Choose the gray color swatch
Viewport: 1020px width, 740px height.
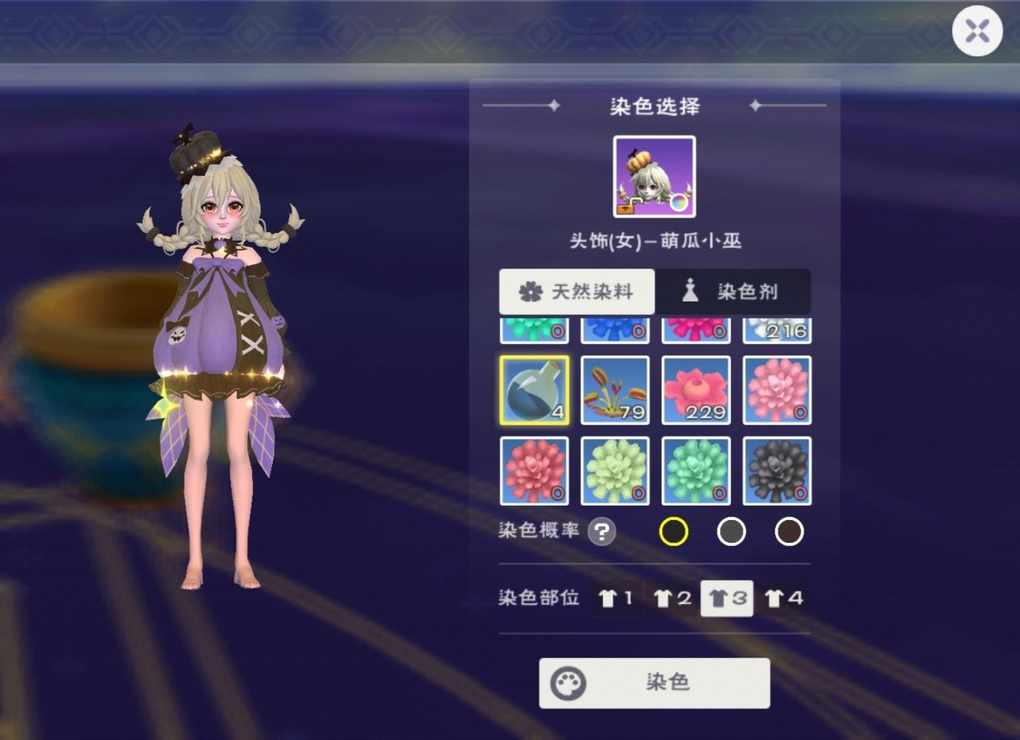coord(731,531)
